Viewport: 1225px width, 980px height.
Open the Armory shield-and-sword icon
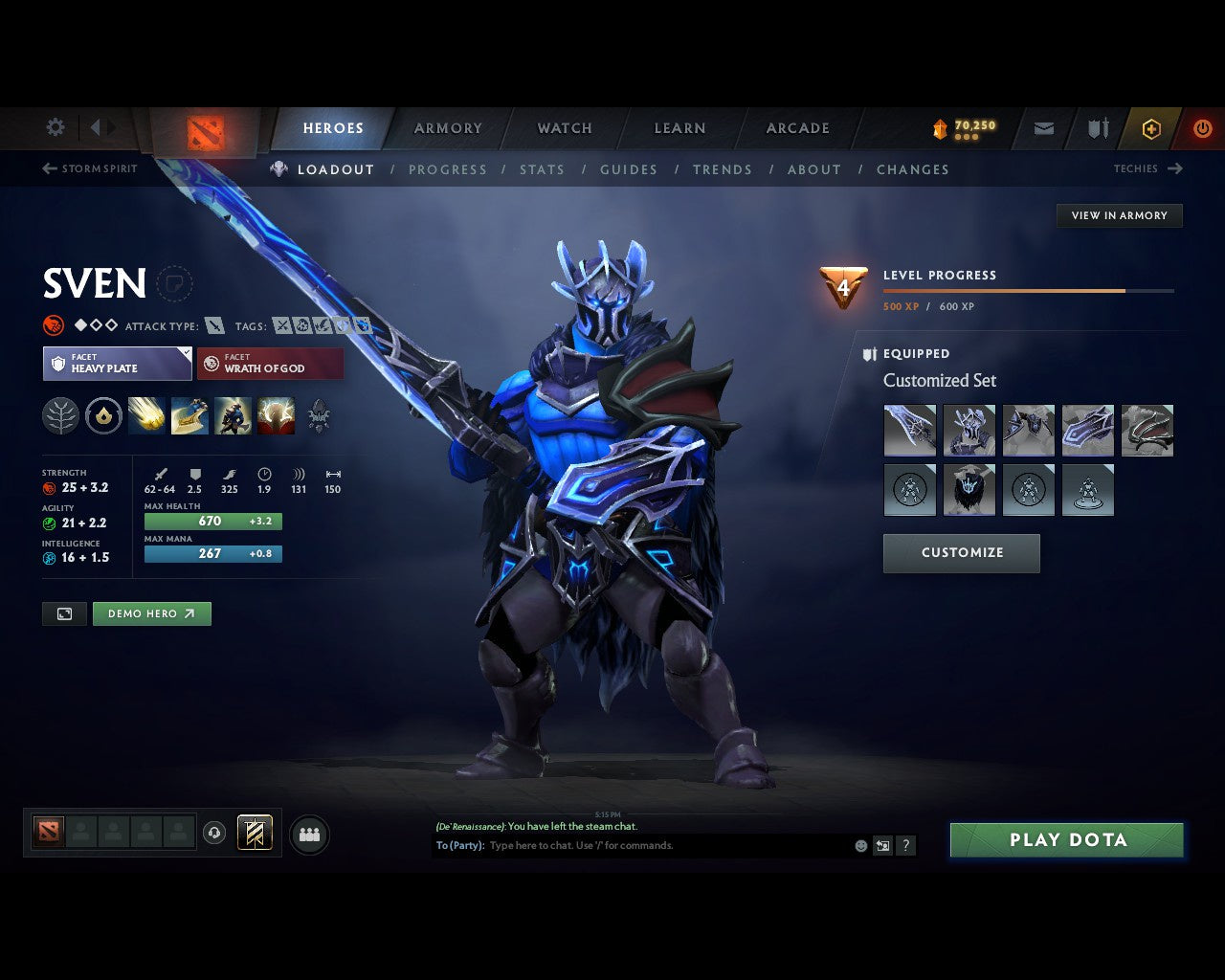point(1097,128)
